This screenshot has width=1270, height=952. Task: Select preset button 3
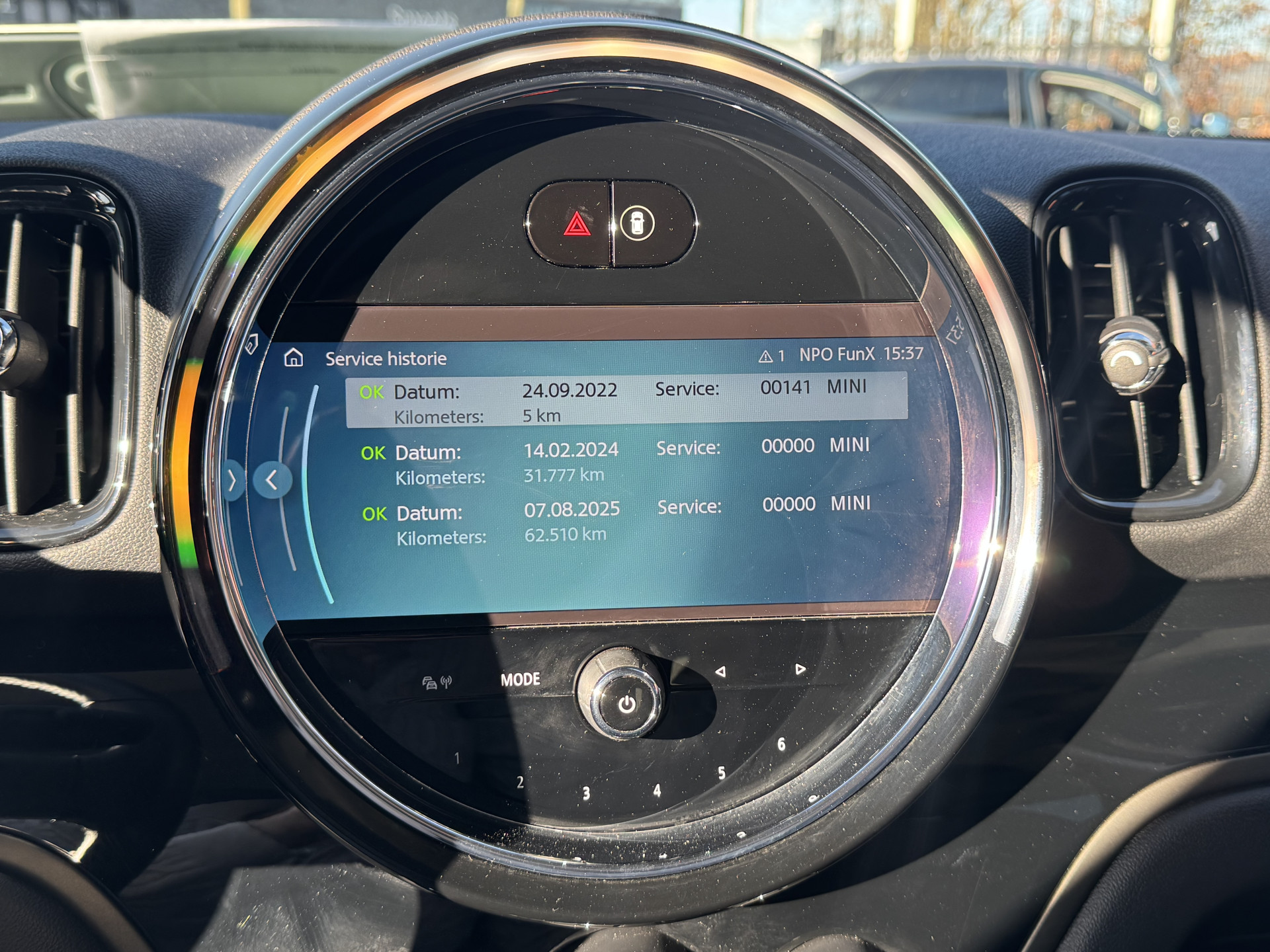tap(586, 793)
